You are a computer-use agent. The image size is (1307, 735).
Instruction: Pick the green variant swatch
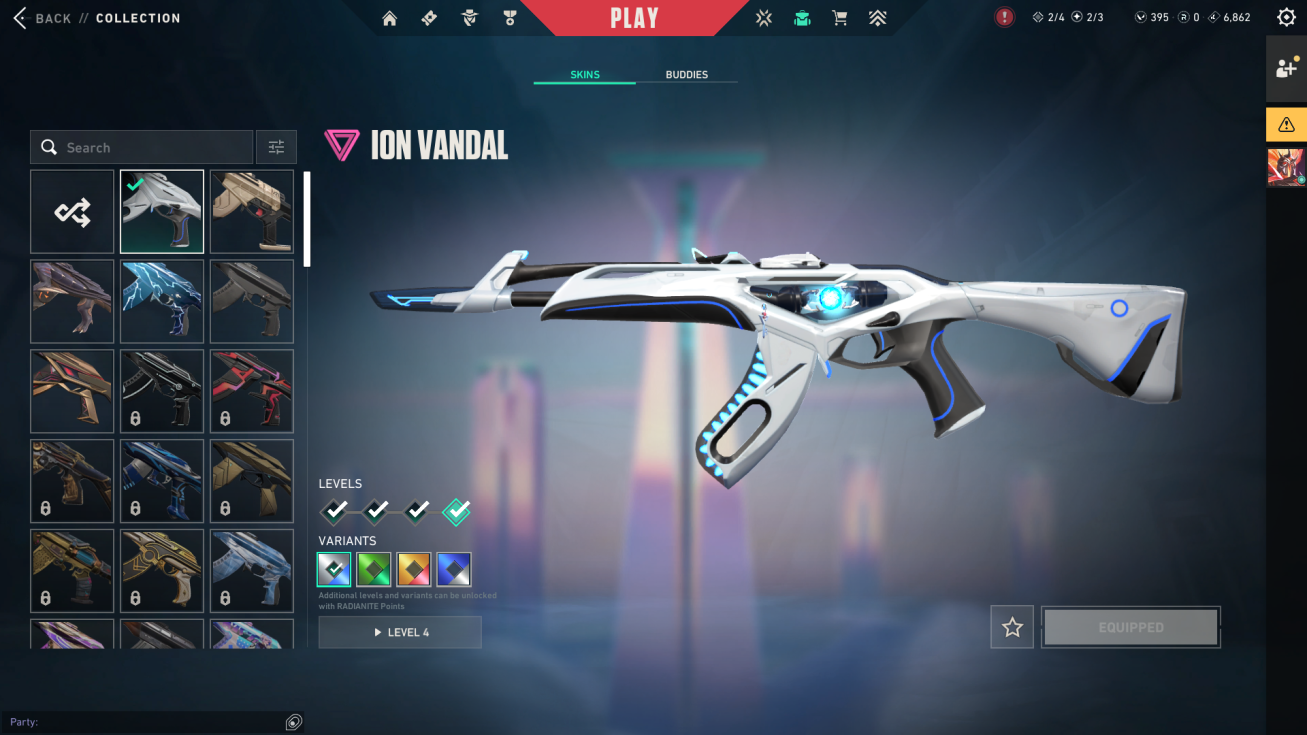click(374, 570)
